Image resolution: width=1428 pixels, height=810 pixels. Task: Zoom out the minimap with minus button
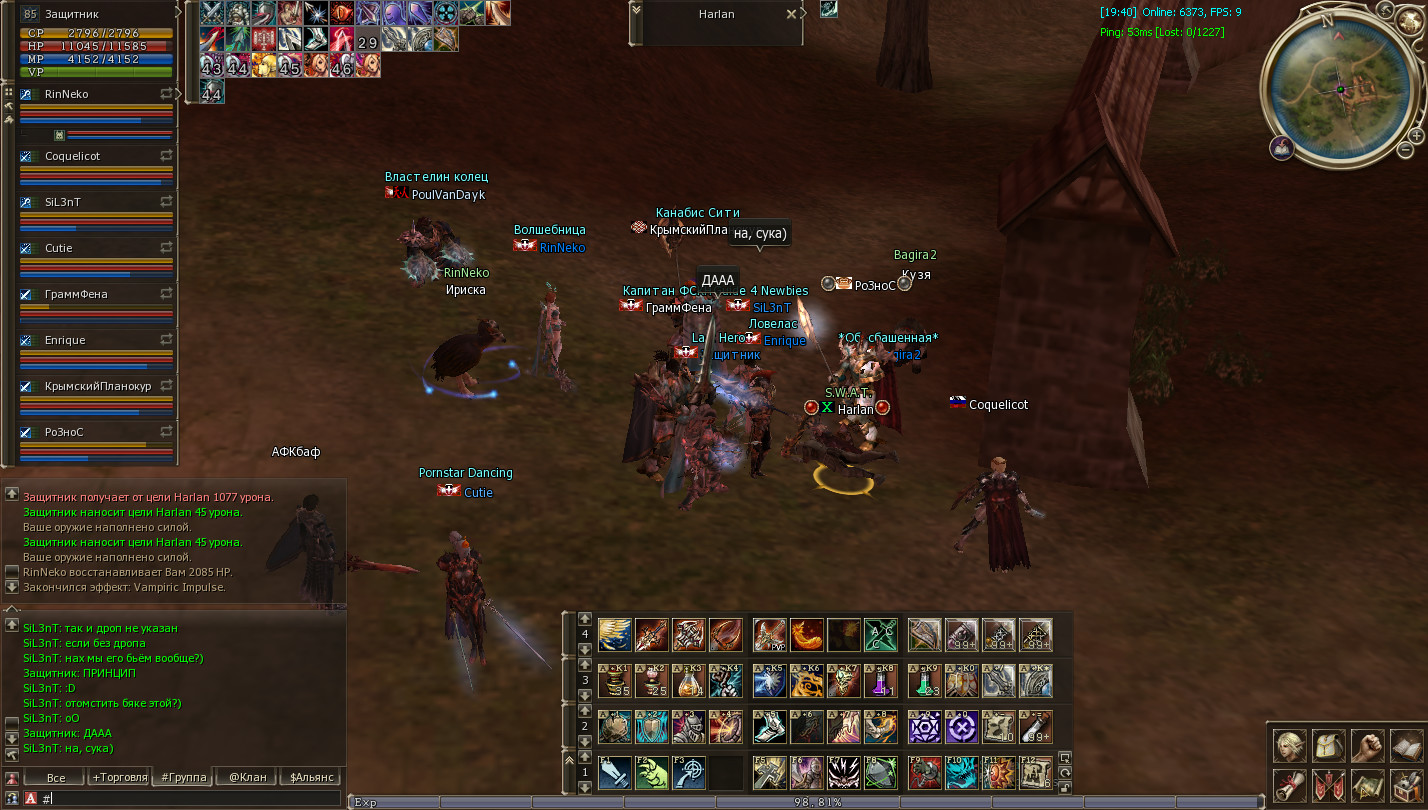click(1406, 150)
